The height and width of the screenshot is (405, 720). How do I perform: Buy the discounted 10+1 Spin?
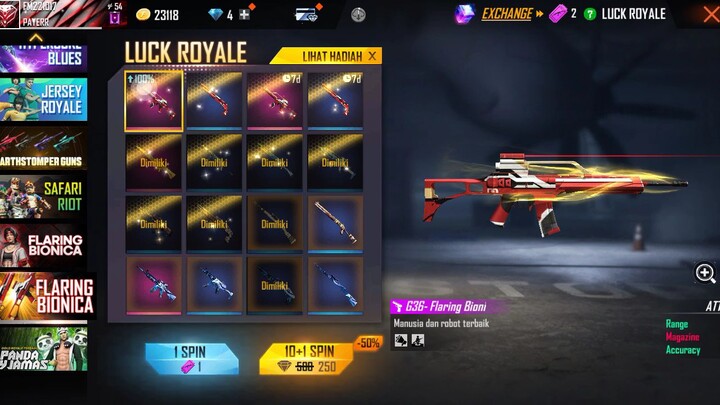(x=307, y=359)
